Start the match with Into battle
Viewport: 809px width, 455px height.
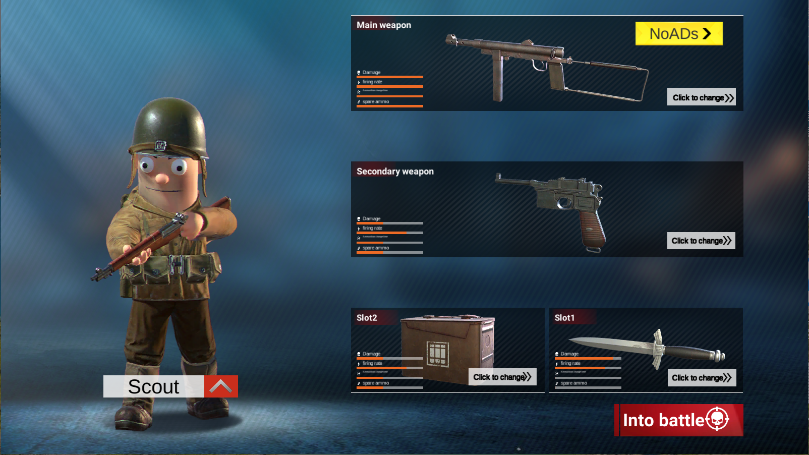click(x=678, y=420)
